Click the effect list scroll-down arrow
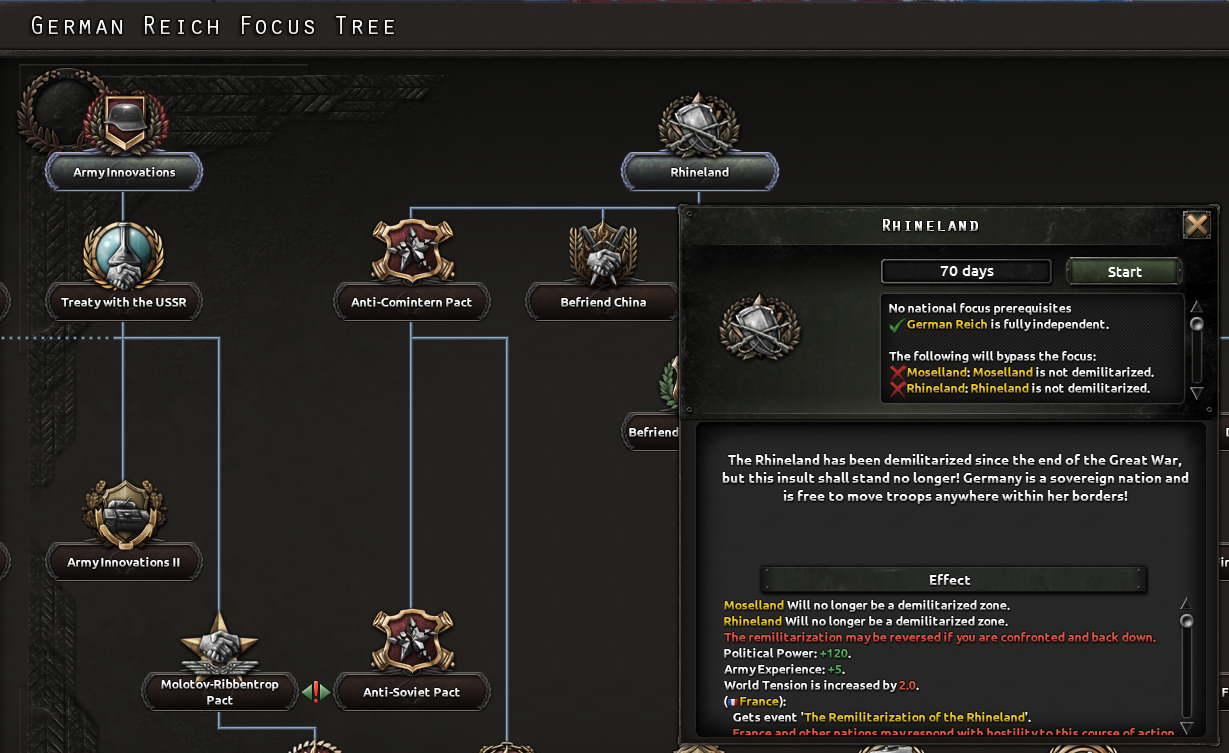This screenshot has width=1229, height=753. tap(1187, 727)
